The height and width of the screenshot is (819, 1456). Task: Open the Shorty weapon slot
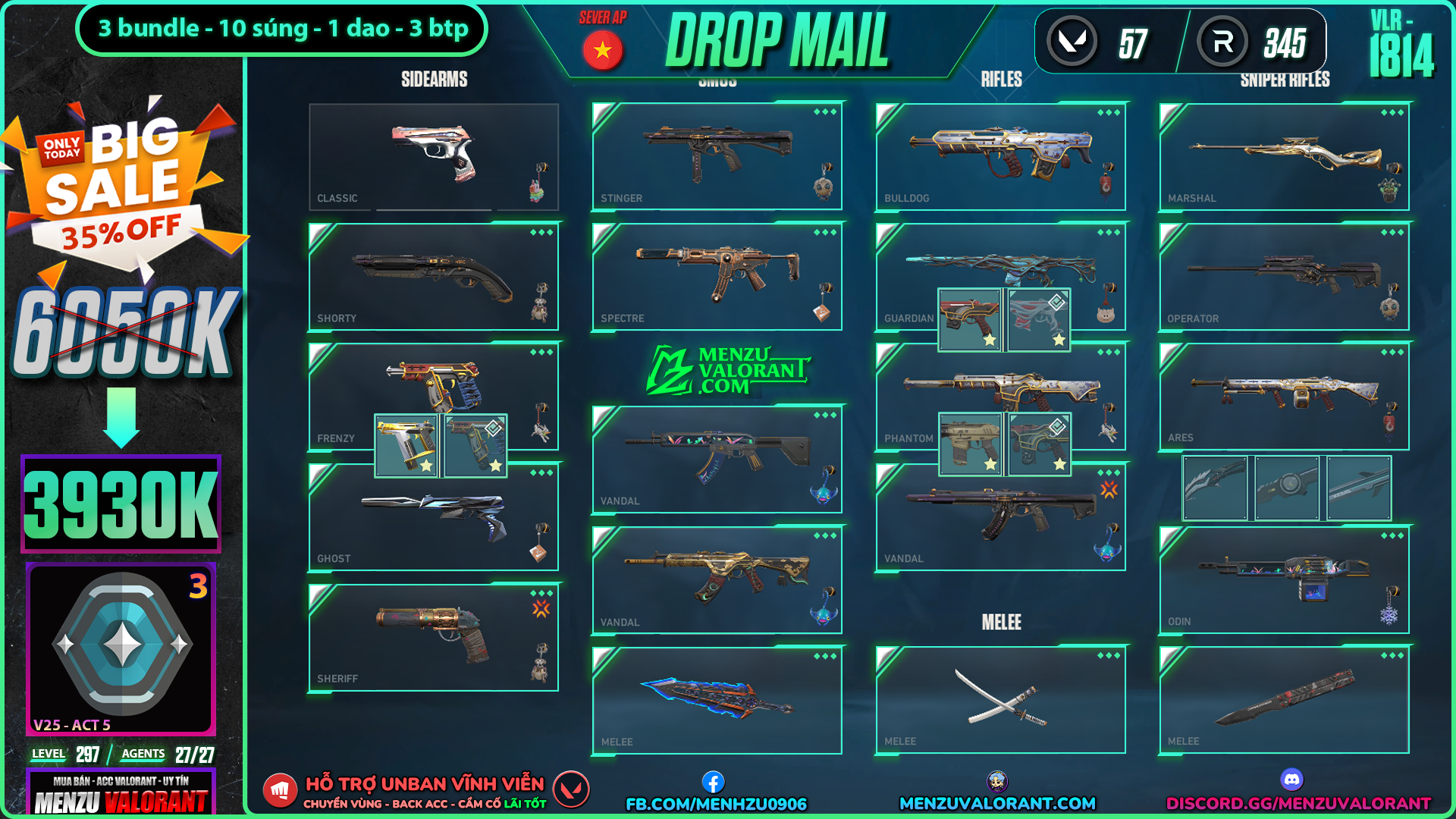click(x=433, y=277)
